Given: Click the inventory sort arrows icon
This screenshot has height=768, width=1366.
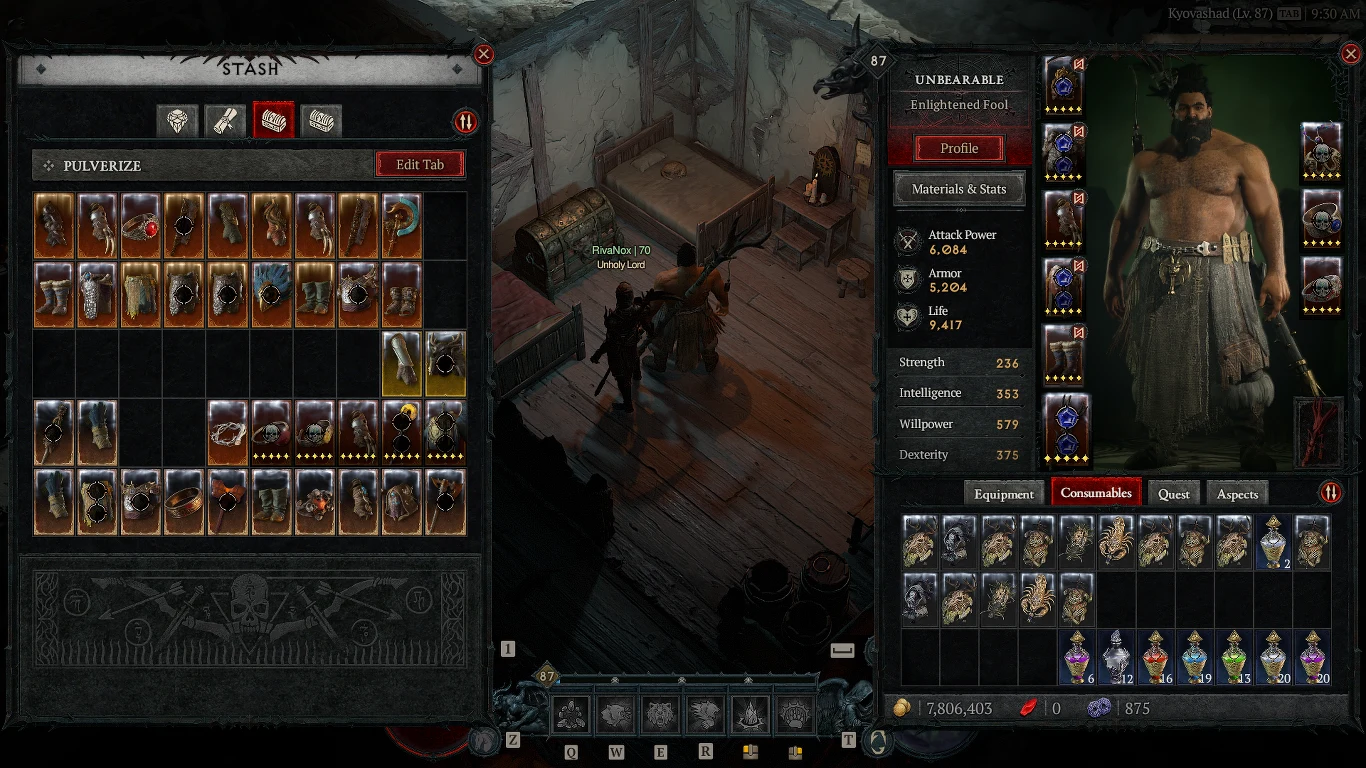Looking at the screenshot, I should [1330, 493].
